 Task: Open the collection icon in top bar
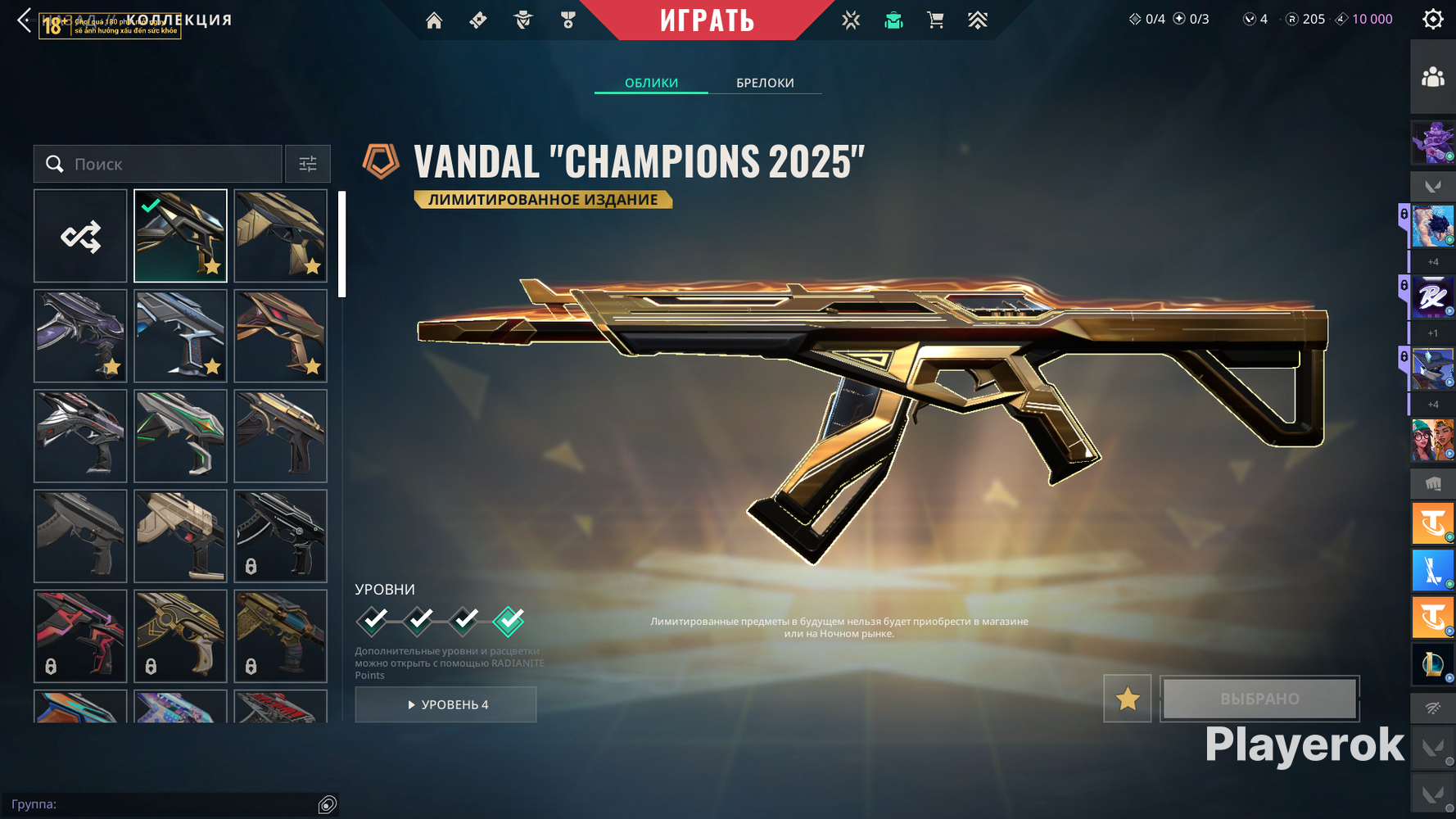tap(893, 20)
